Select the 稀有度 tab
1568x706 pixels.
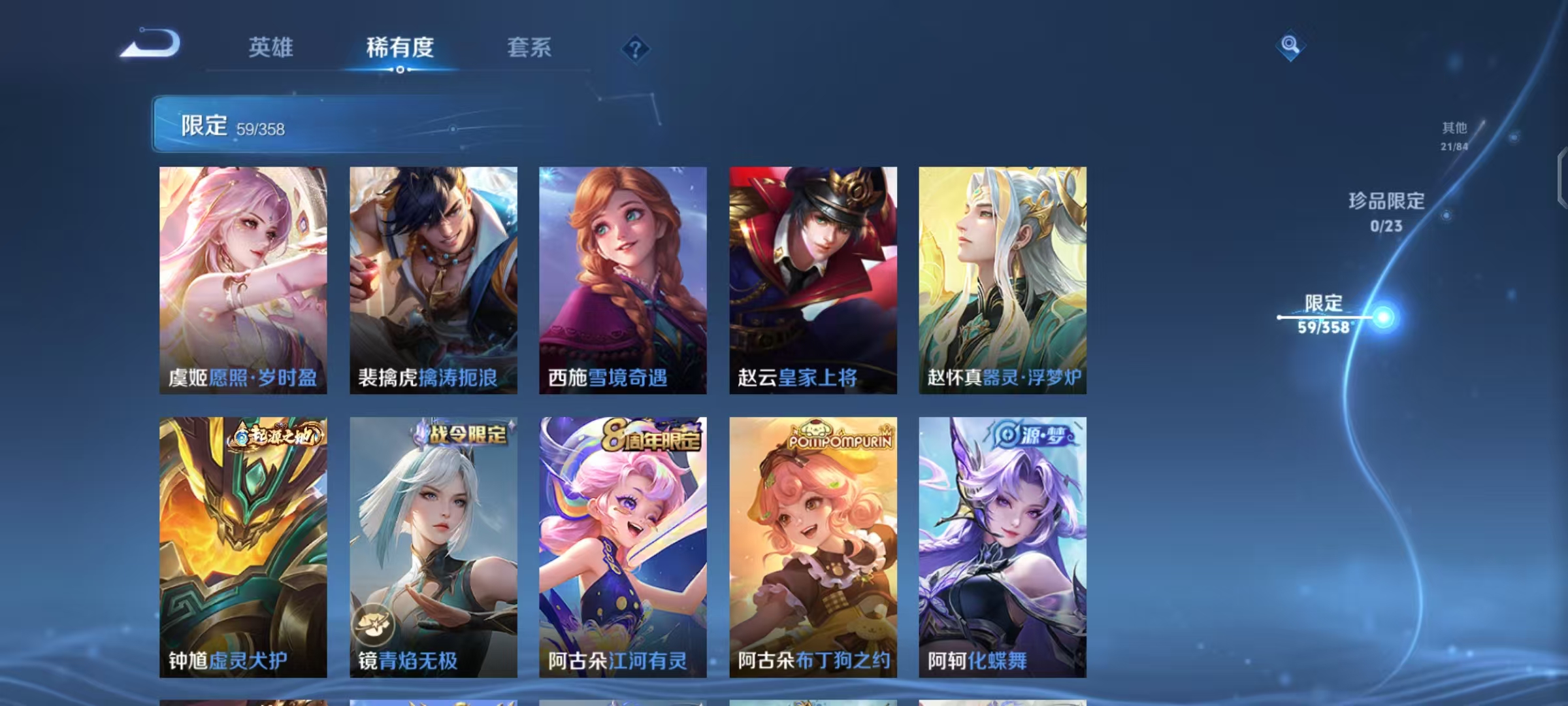click(399, 48)
